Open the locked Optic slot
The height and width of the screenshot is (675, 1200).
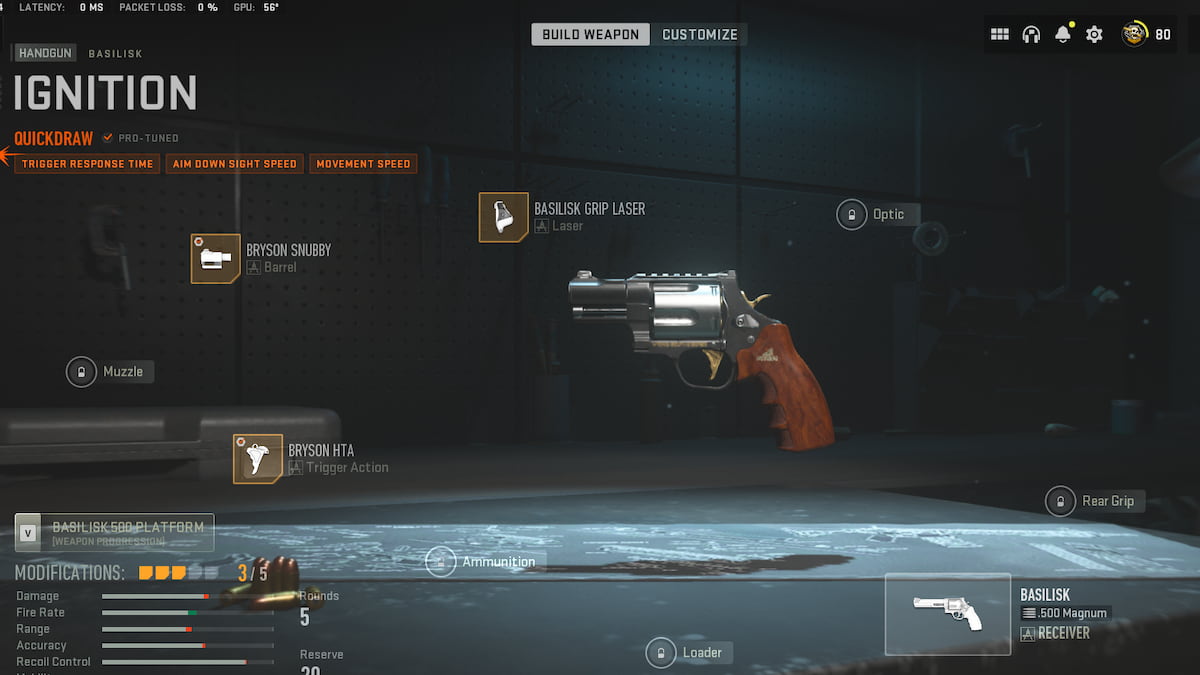point(852,214)
